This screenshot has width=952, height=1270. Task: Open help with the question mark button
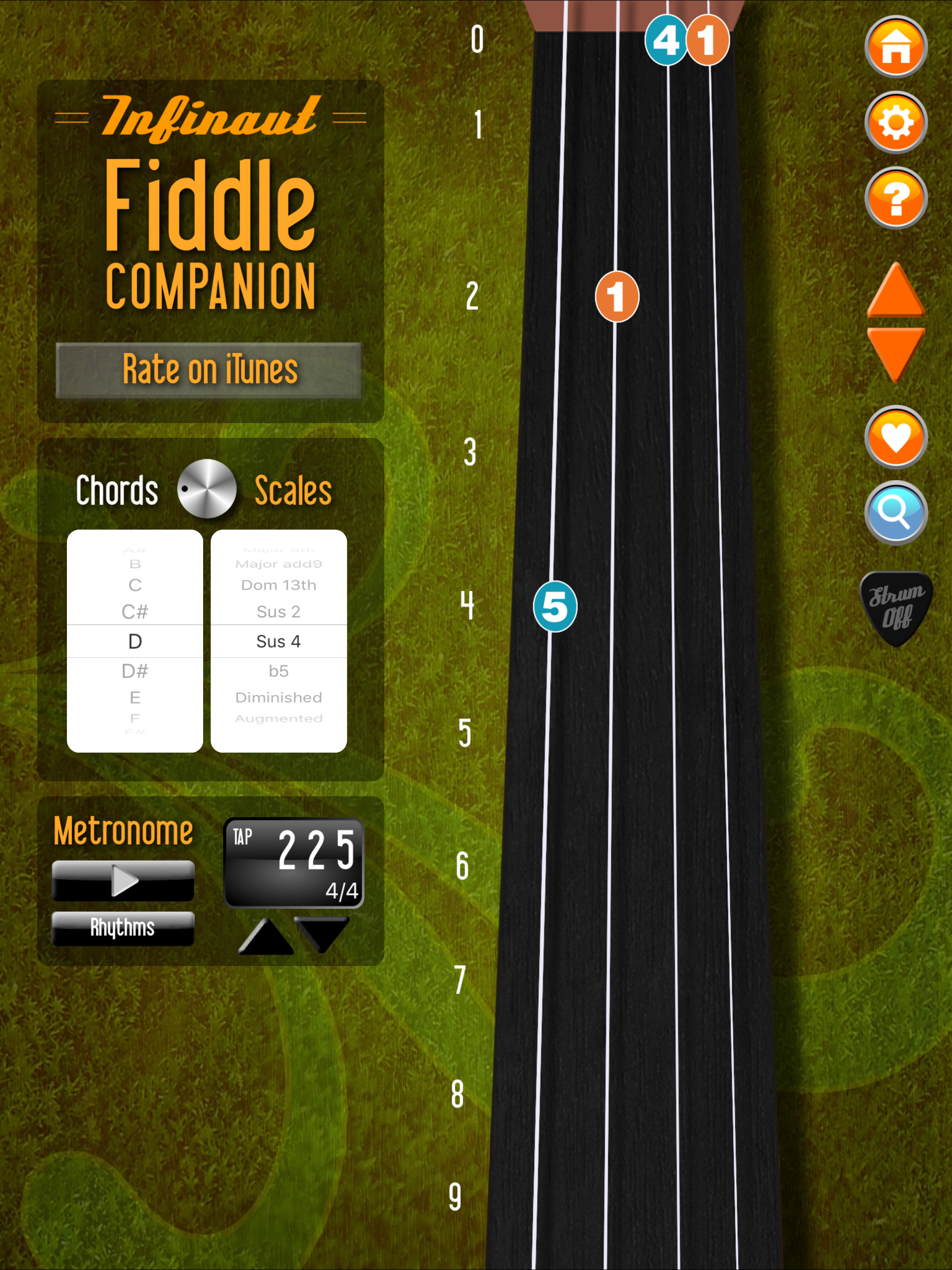point(895,198)
